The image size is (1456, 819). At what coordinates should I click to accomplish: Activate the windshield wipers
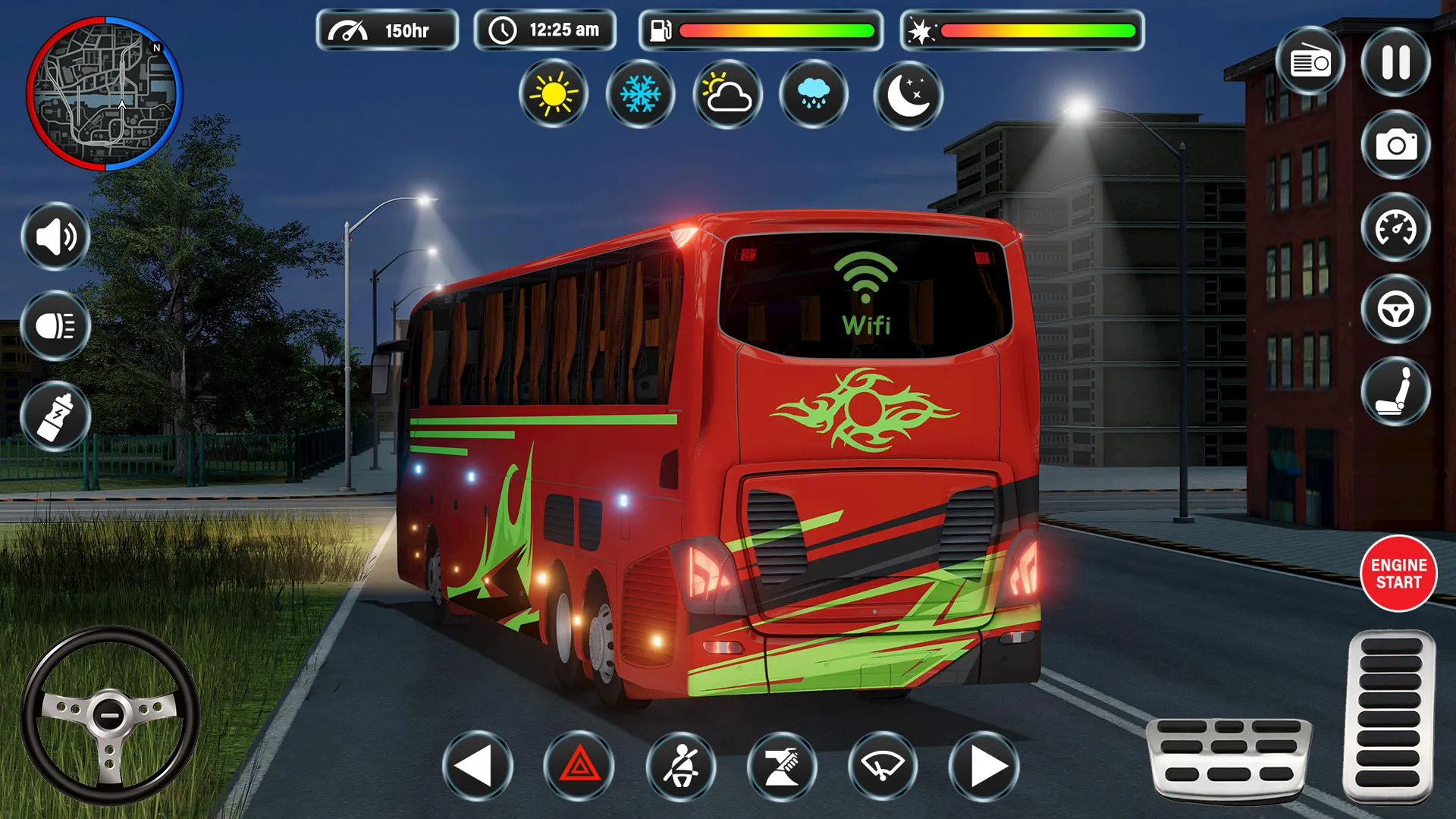coord(882,768)
